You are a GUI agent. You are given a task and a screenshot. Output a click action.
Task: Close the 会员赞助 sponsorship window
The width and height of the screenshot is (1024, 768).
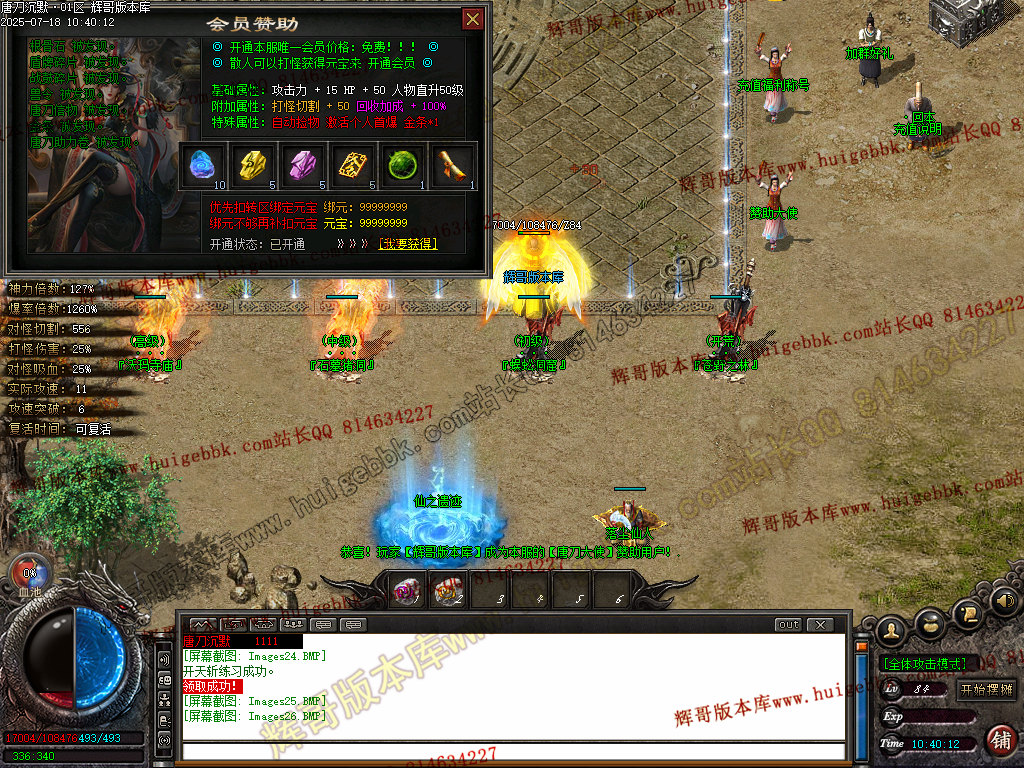pyautogui.click(x=472, y=19)
